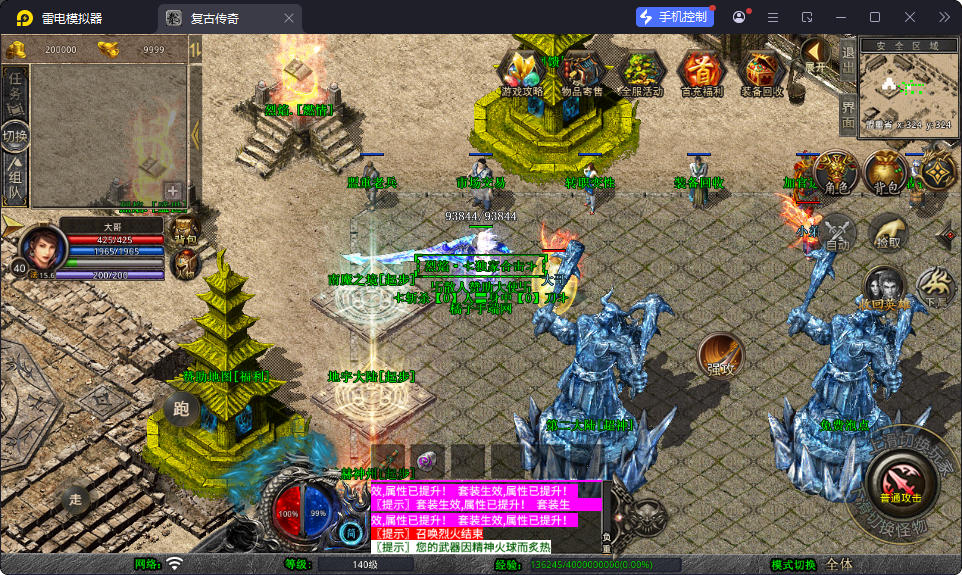Open the 首充福利 first-recharge bonus

tap(701, 72)
